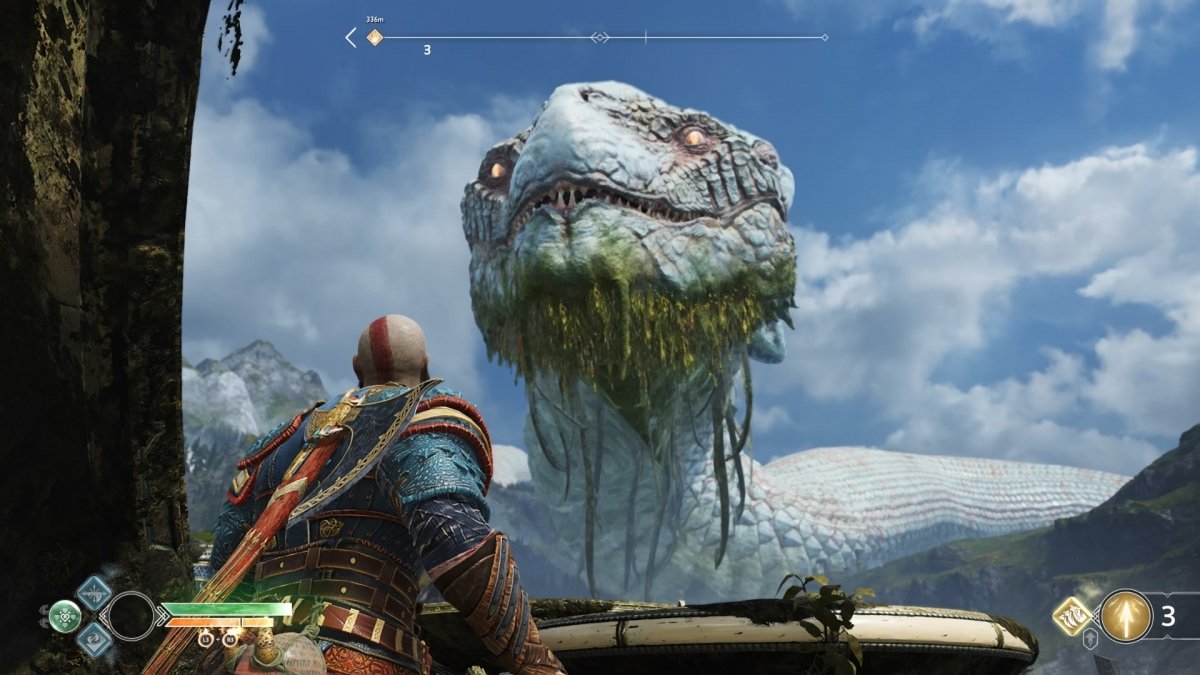This screenshot has height=675, width=1200.
Task: Select the small grey hexagon arrow icon
Action: point(1090,640)
